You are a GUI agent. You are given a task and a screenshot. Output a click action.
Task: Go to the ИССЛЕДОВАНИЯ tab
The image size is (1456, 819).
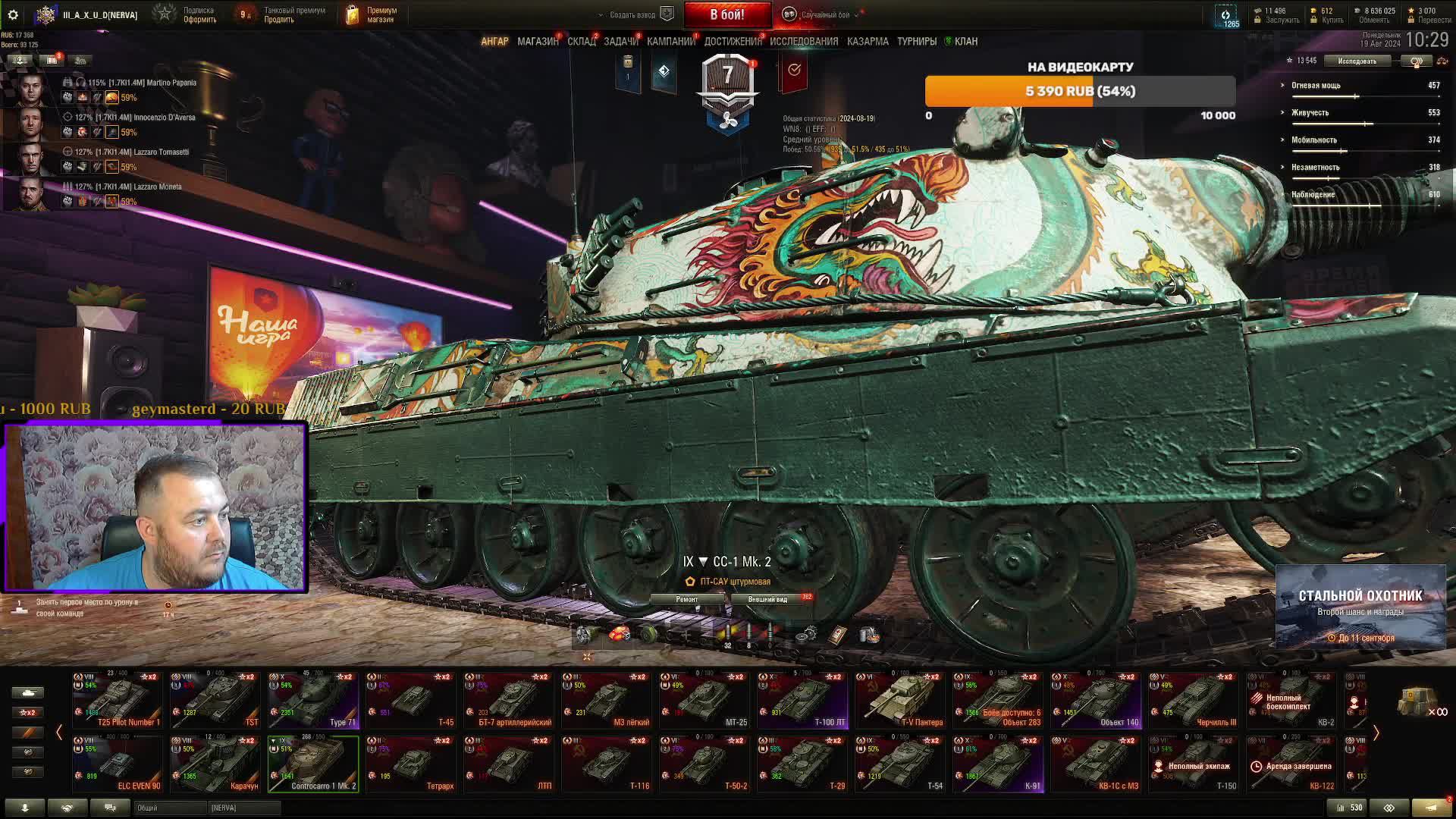(804, 42)
